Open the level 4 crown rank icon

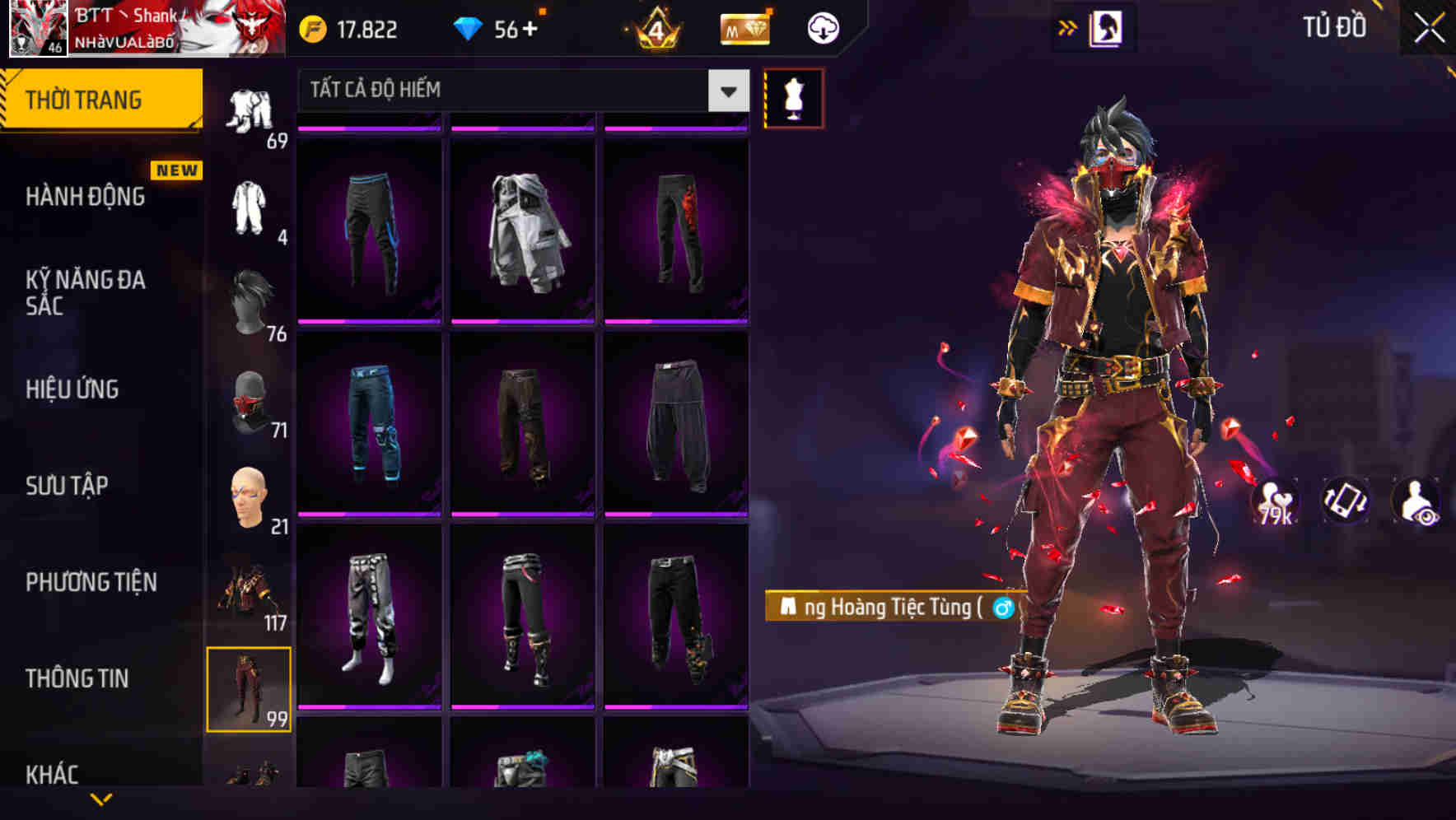[x=656, y=27]
